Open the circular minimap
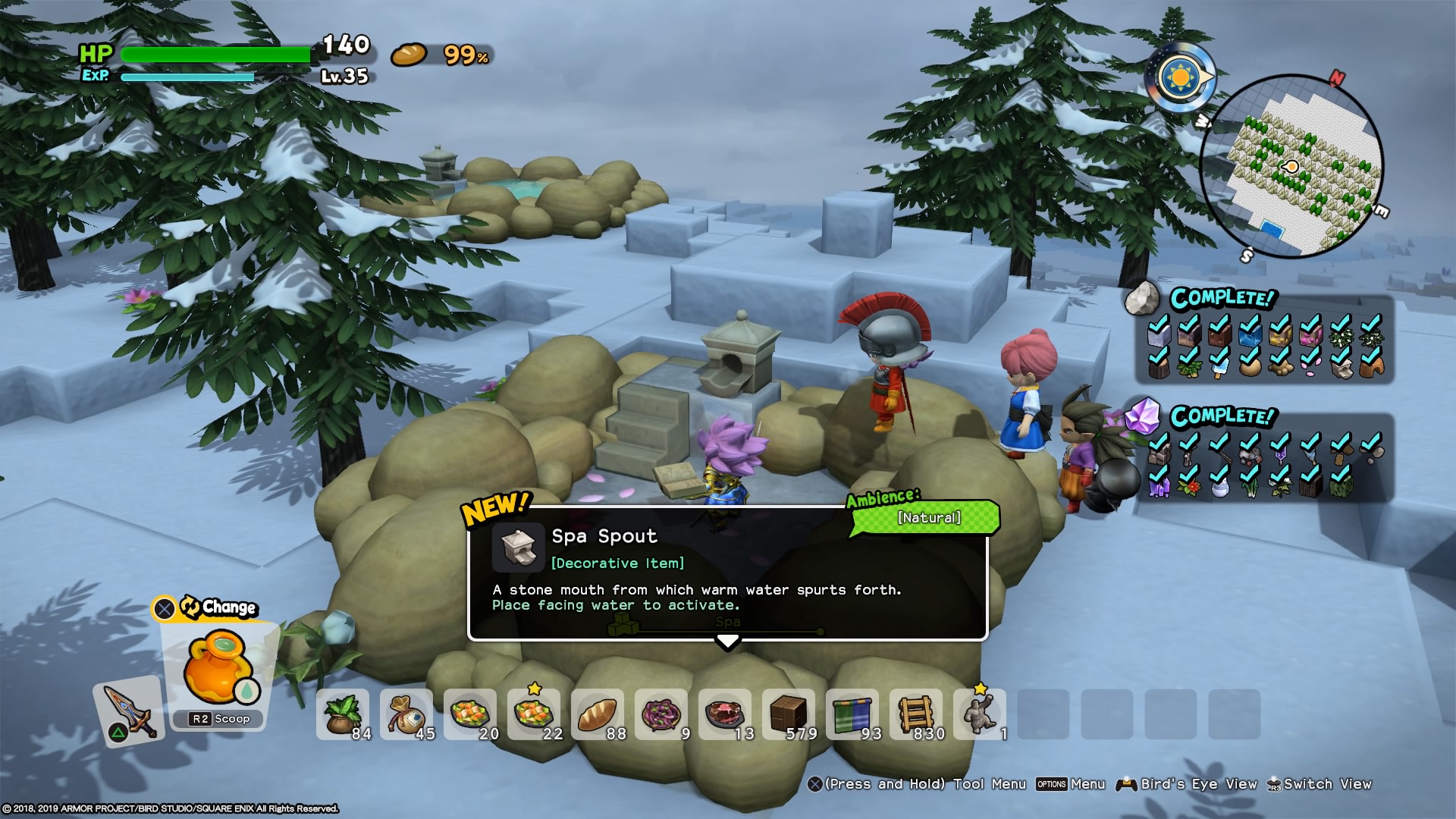 point(1292,165)
